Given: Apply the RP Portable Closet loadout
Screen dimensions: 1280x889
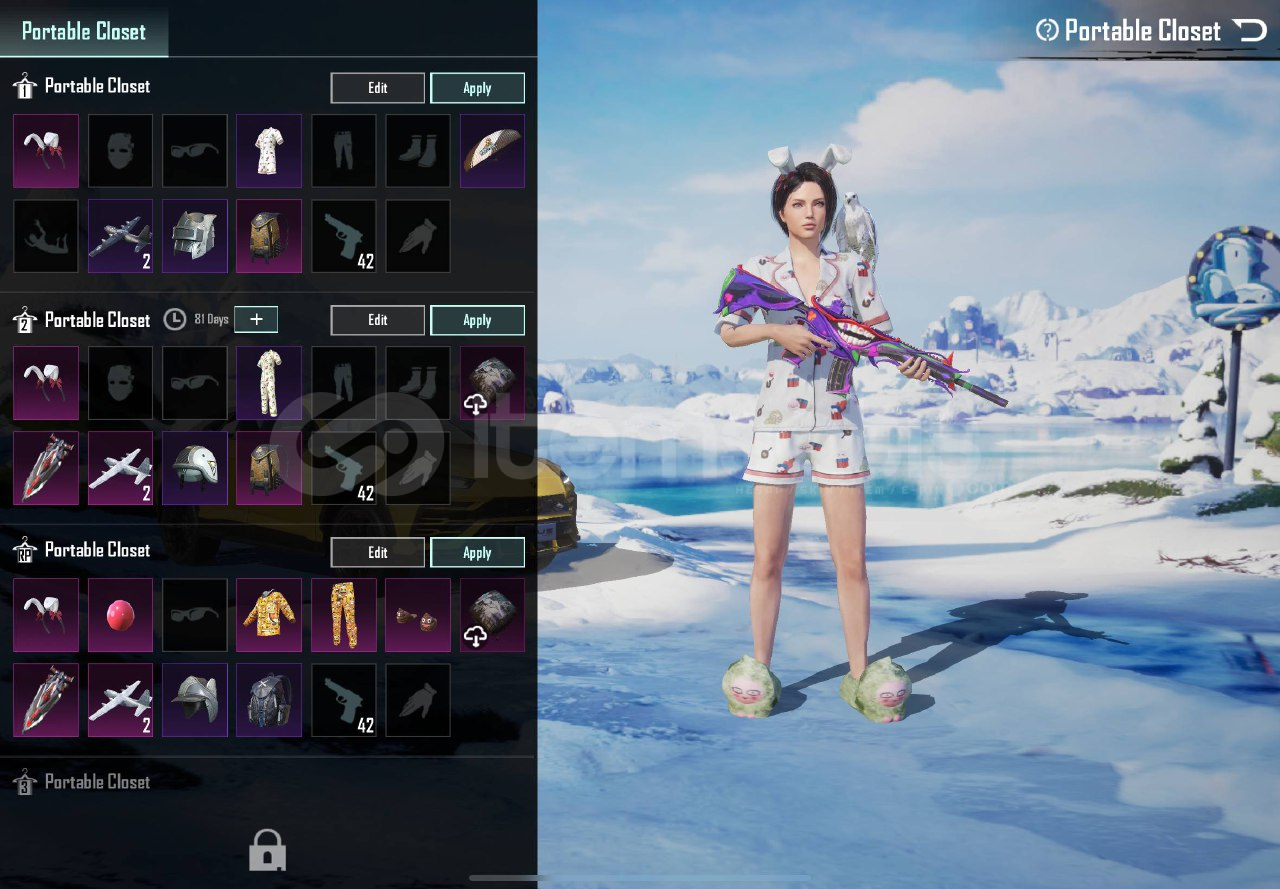Looking at the screenshot, I should (x=477, y=552).
